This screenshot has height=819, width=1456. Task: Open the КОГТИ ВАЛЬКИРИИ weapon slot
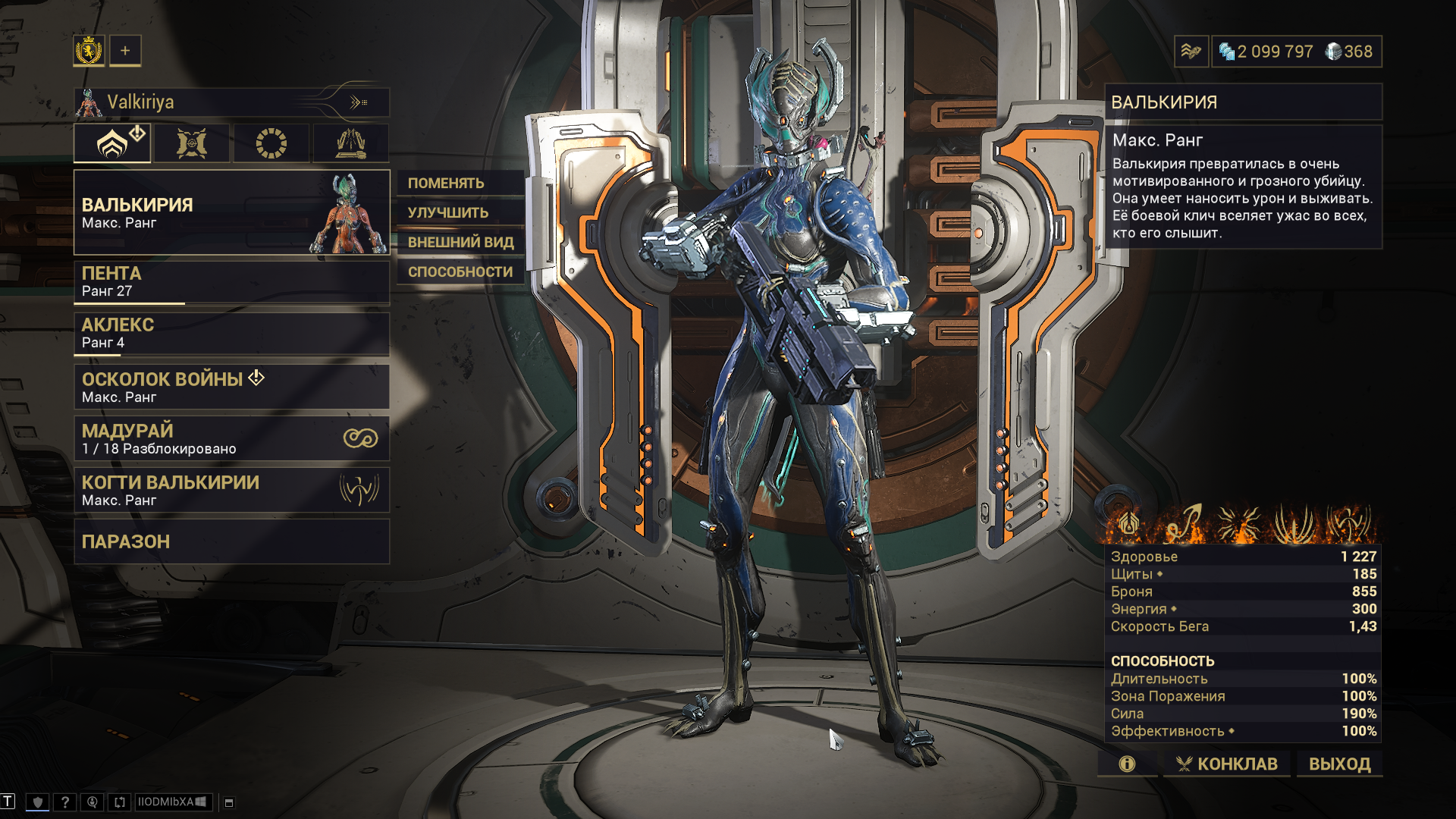coord(231,490)
